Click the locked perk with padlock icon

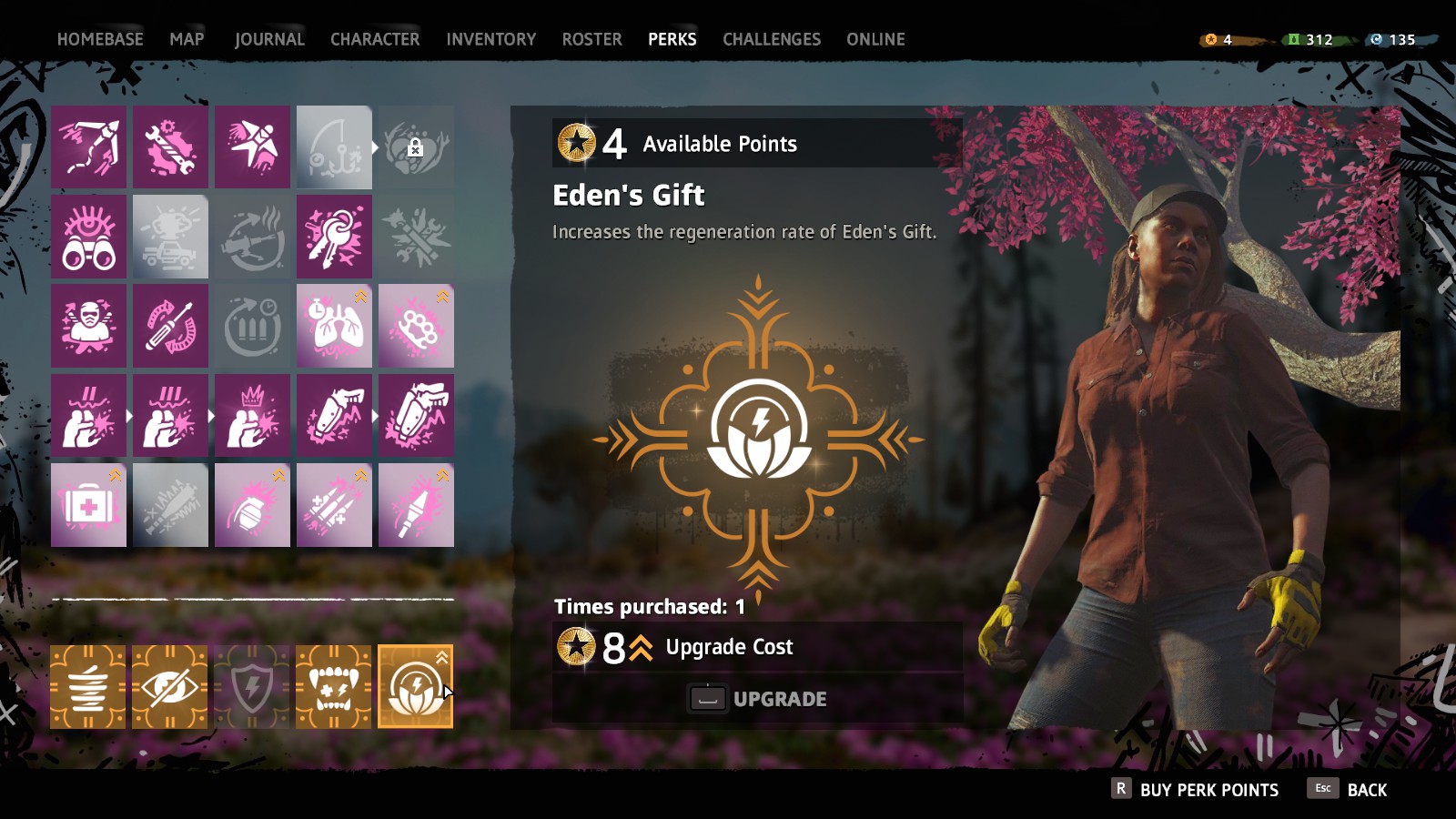(x=416, y=146)
